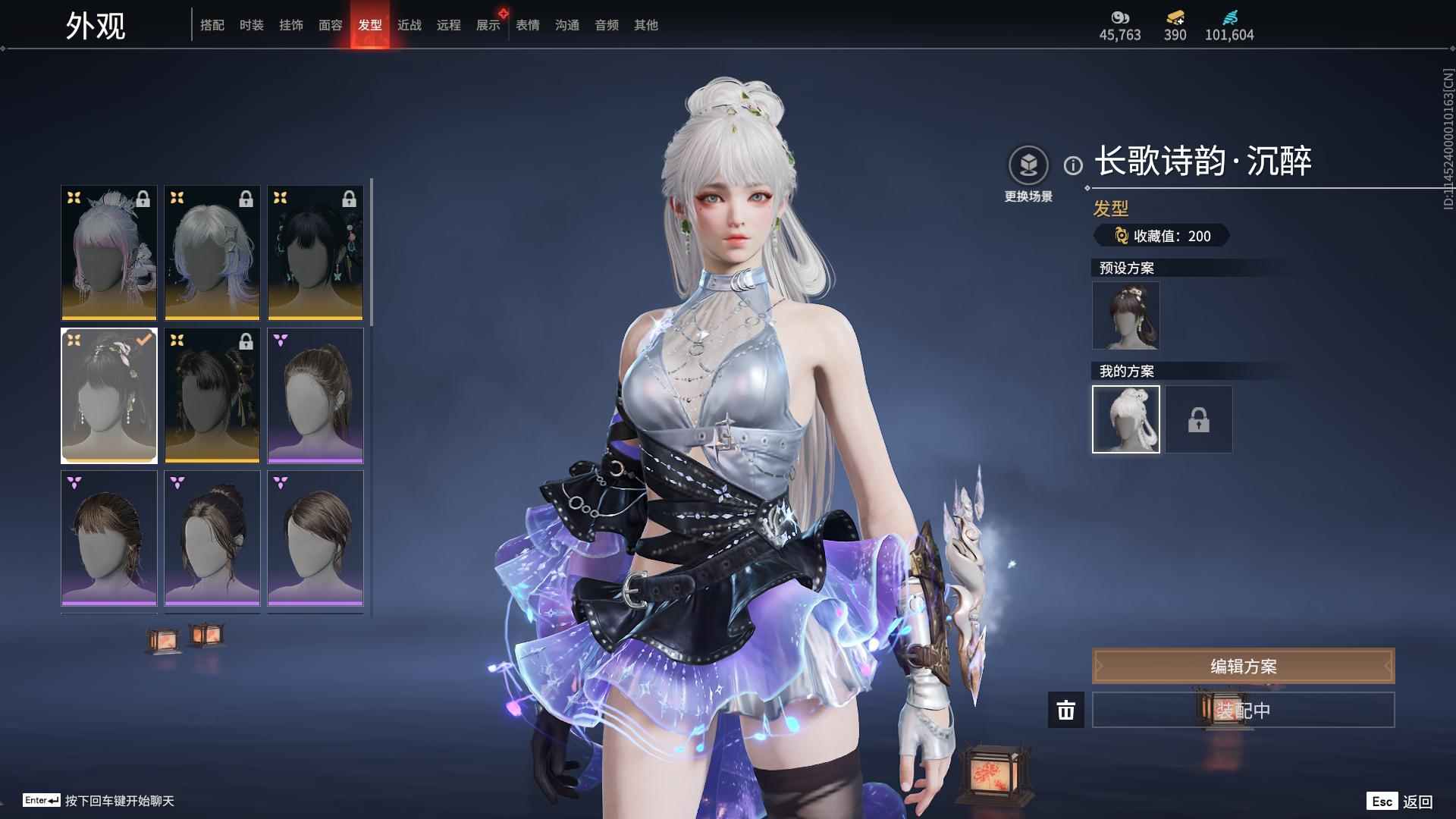This screenshot has height=819, width=1456.
Task: Delete the scheme with trash icon
Action: coord(1066,711)
